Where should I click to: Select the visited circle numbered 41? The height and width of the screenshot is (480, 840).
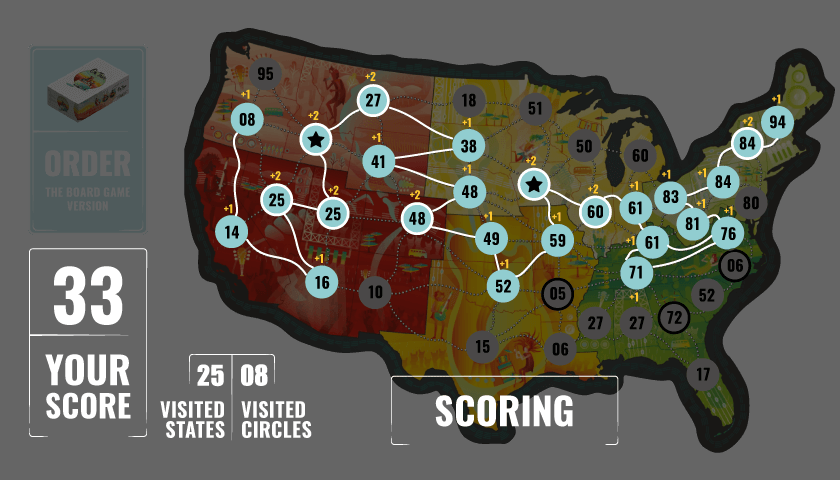coord(378,161)
